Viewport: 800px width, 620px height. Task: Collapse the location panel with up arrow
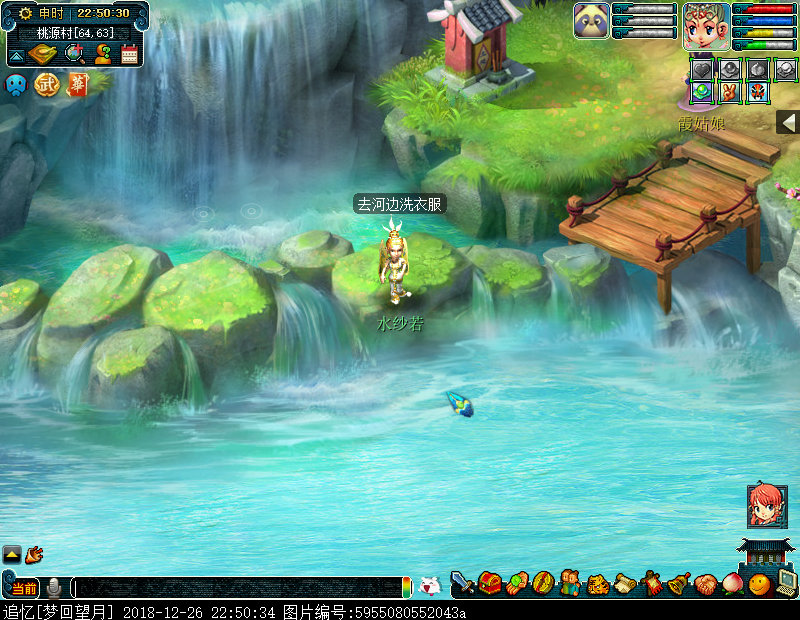(16, 55)
